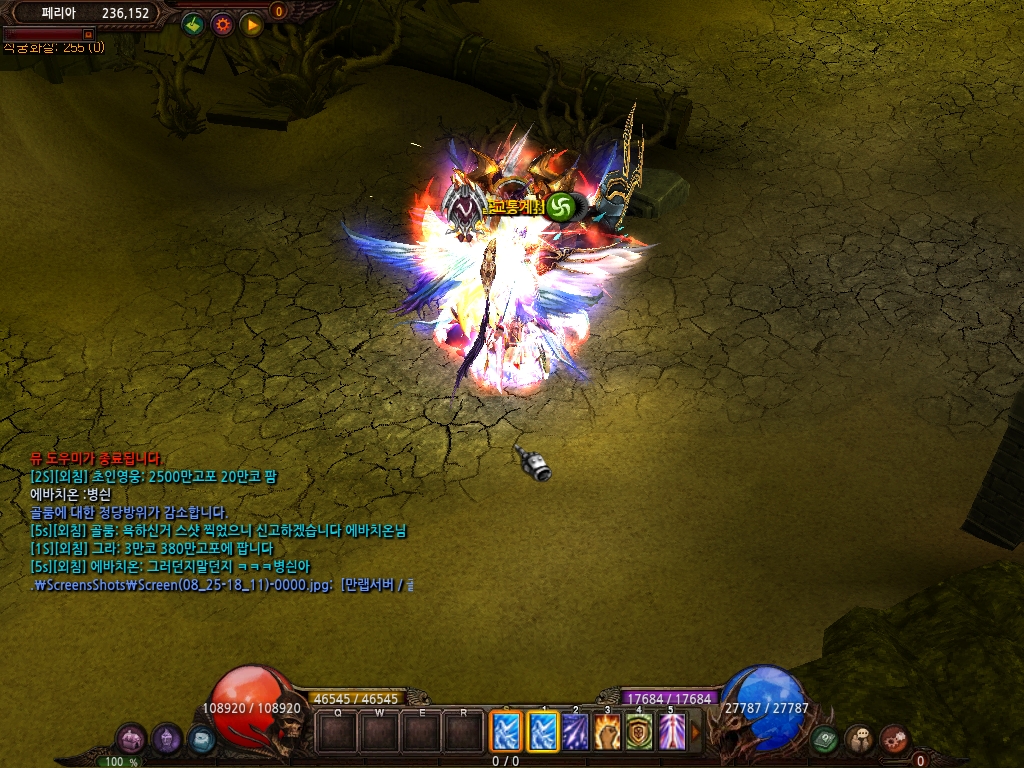1024x768 pixels.
Task: Choose the first highlighted lightning skill icon
Action: tap(504, 731)
